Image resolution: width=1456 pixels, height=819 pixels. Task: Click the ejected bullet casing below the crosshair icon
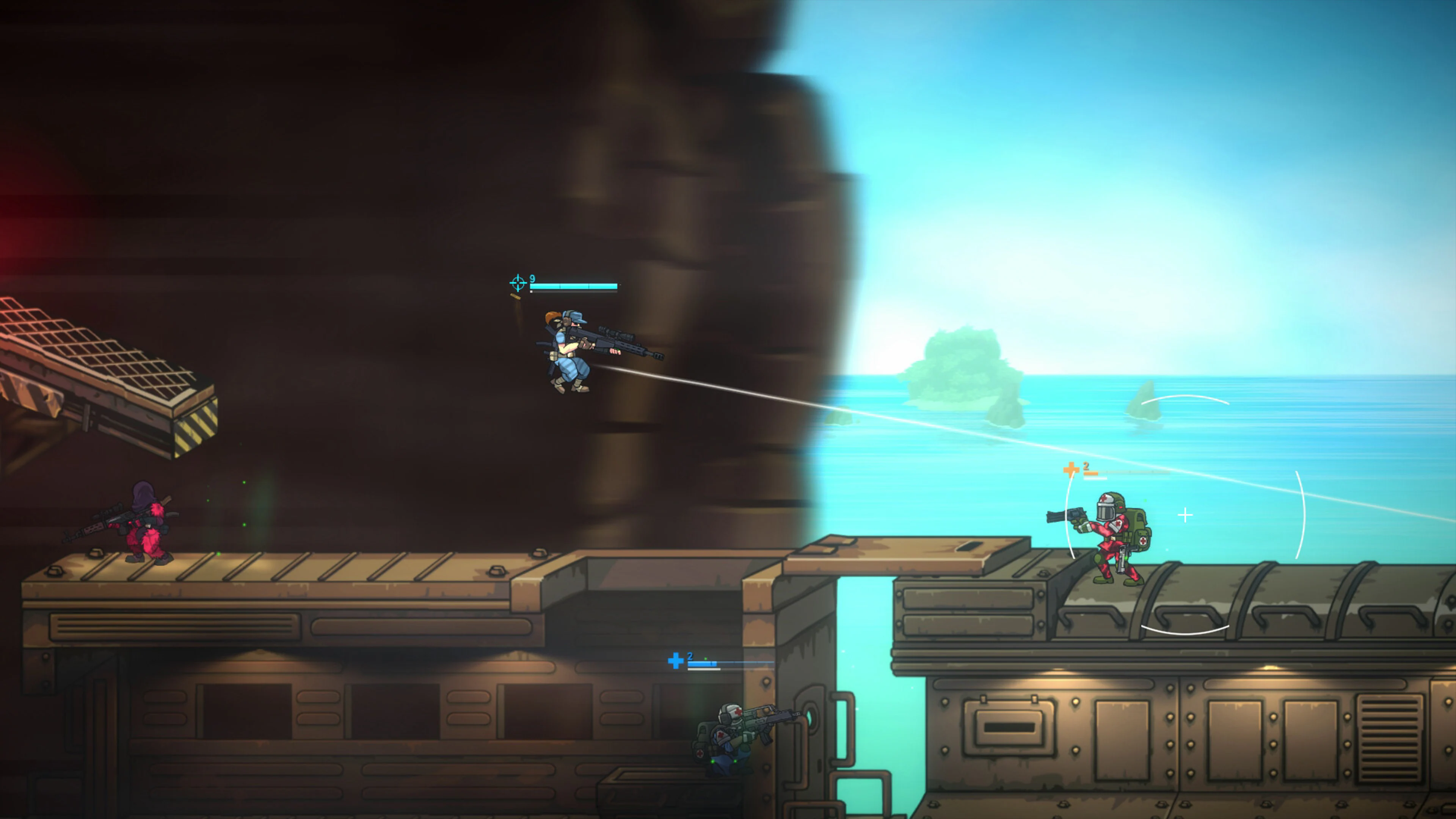pyautogui.click(x=516, y=297)
